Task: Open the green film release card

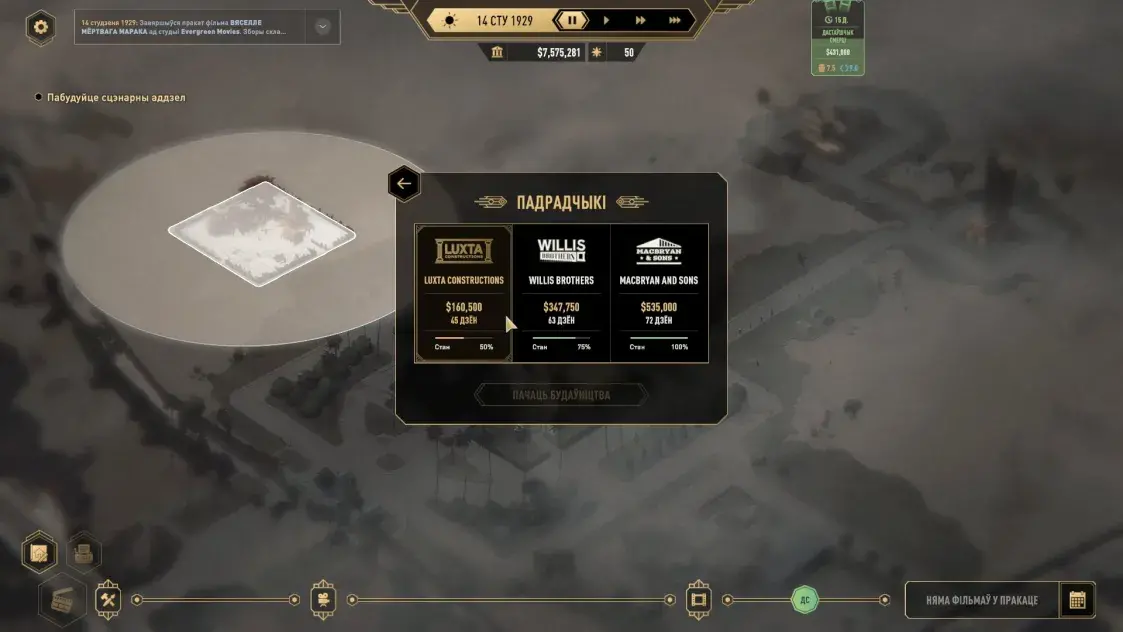Action: 838,40
